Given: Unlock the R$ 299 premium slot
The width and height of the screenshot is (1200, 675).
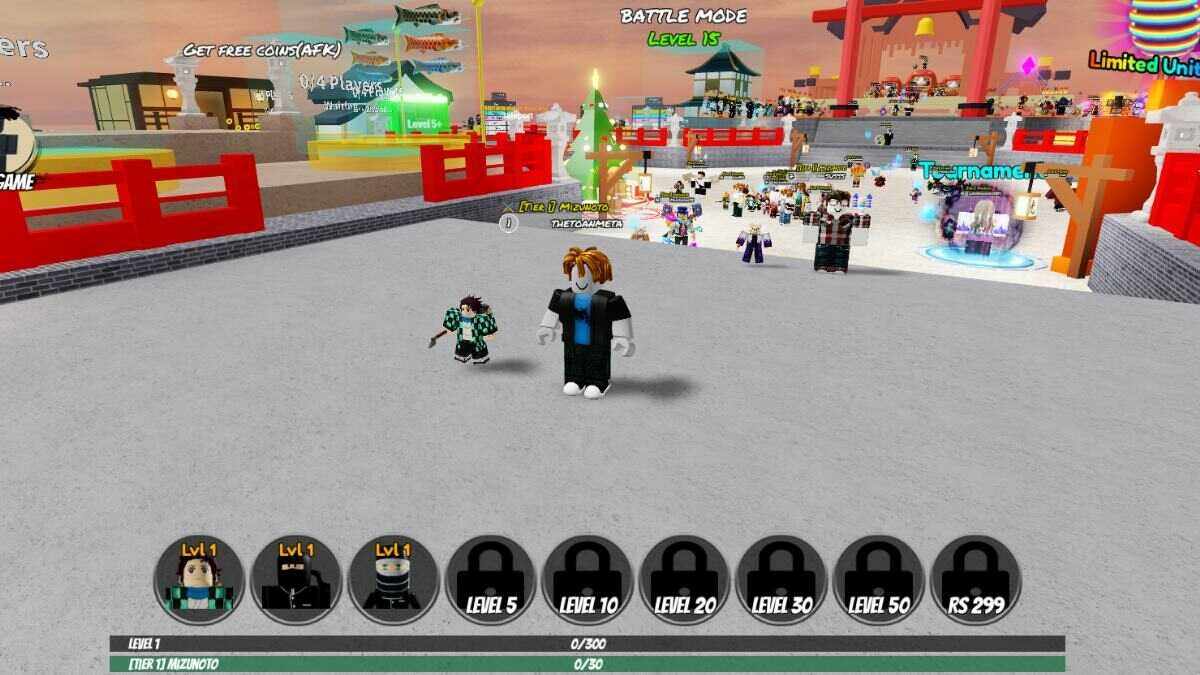Looking at the screenshot, I should pos(975,580).
